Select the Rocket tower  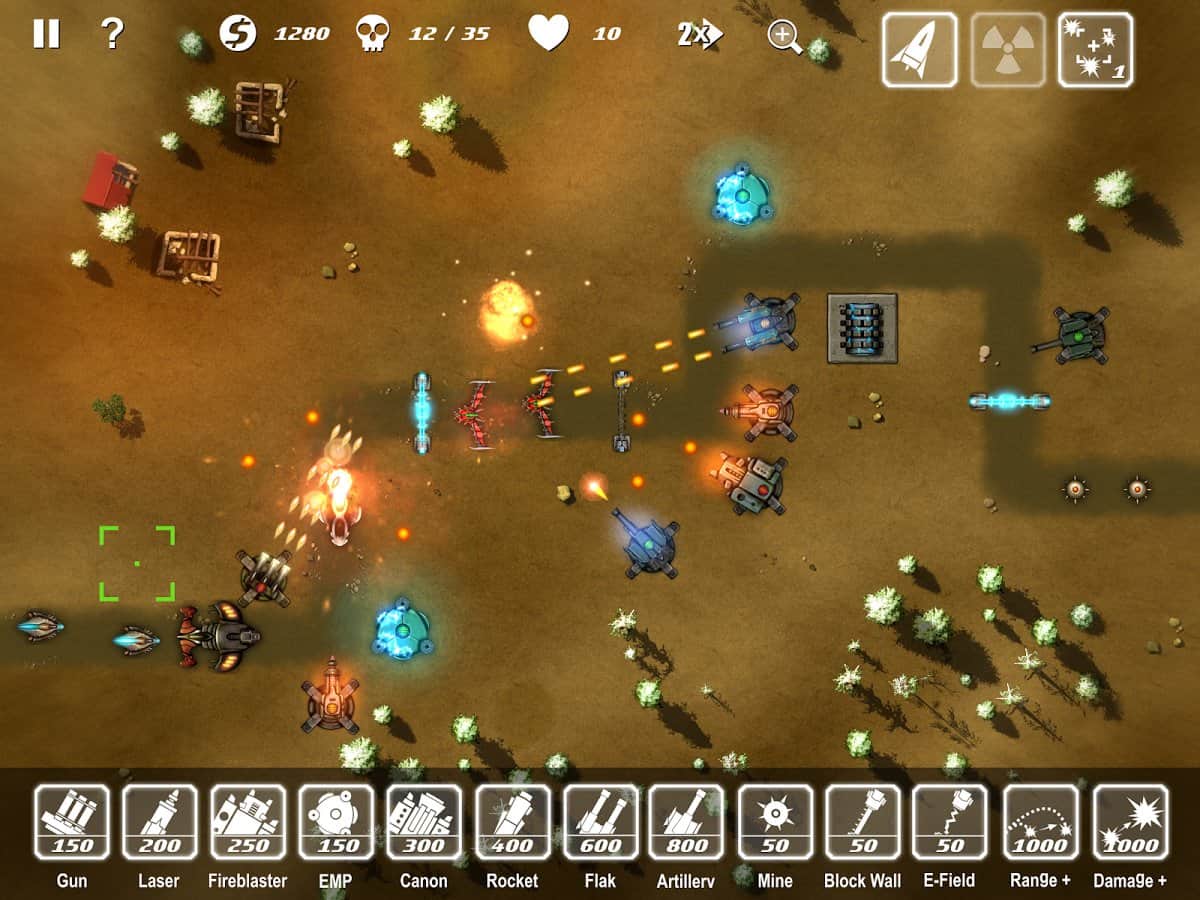click(512, 822)
